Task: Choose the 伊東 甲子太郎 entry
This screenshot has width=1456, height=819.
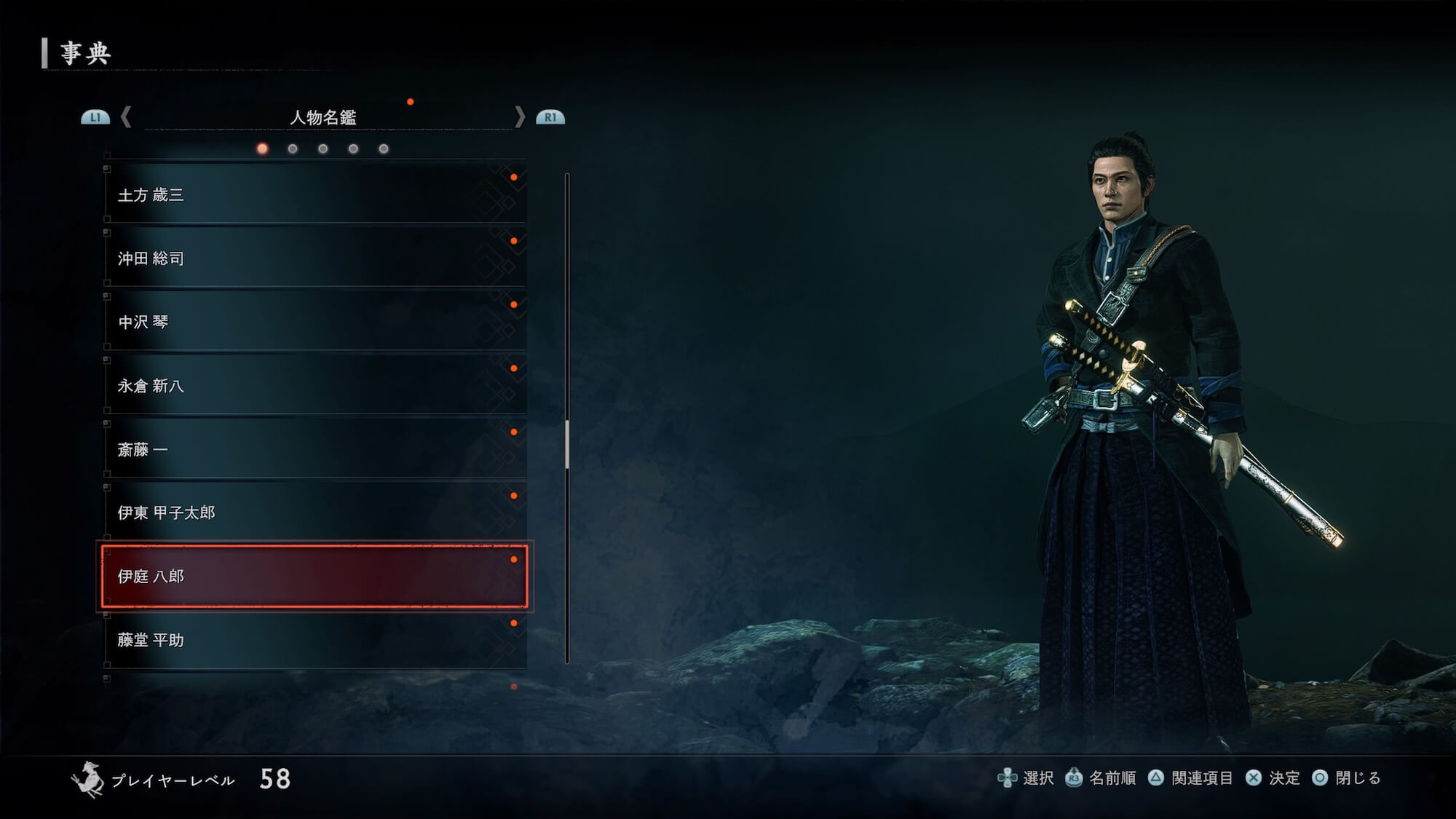Action: 314,513
